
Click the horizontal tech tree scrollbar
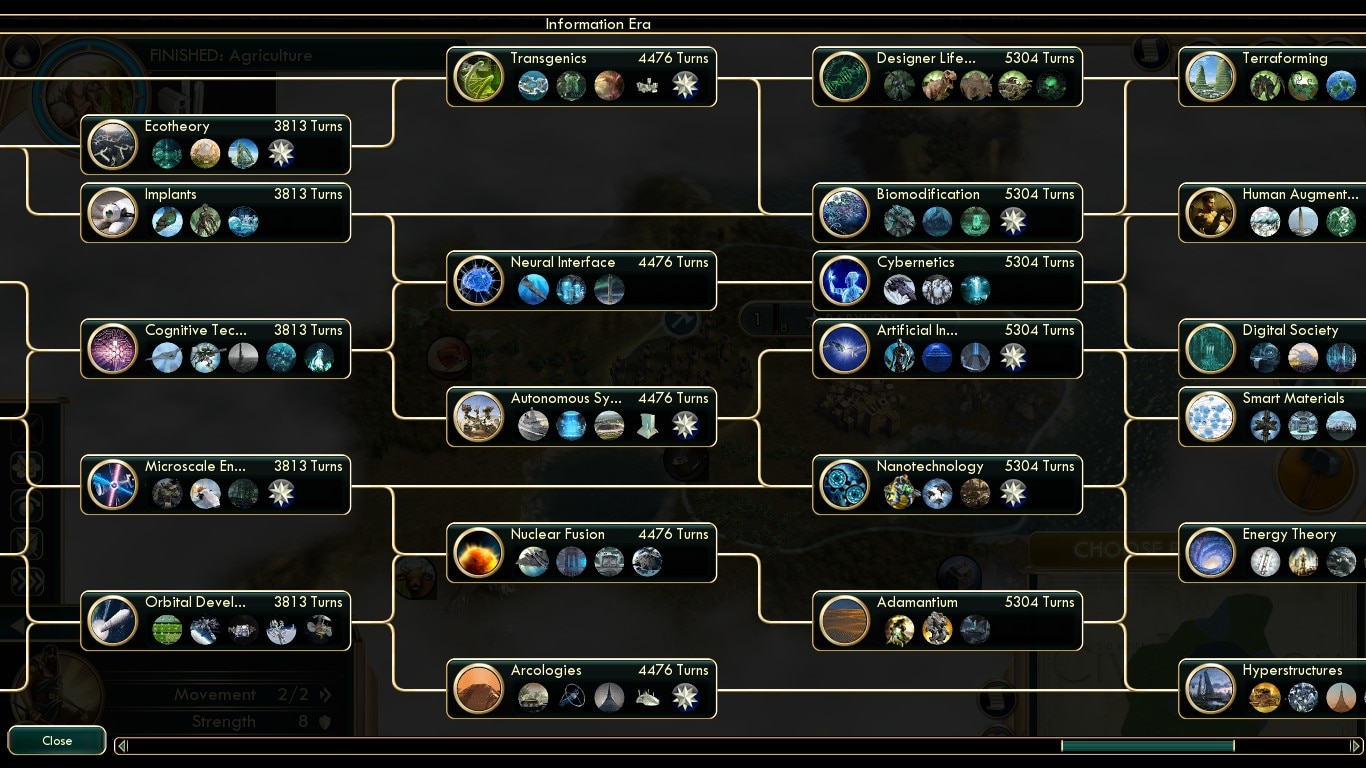pos(1148,745)
